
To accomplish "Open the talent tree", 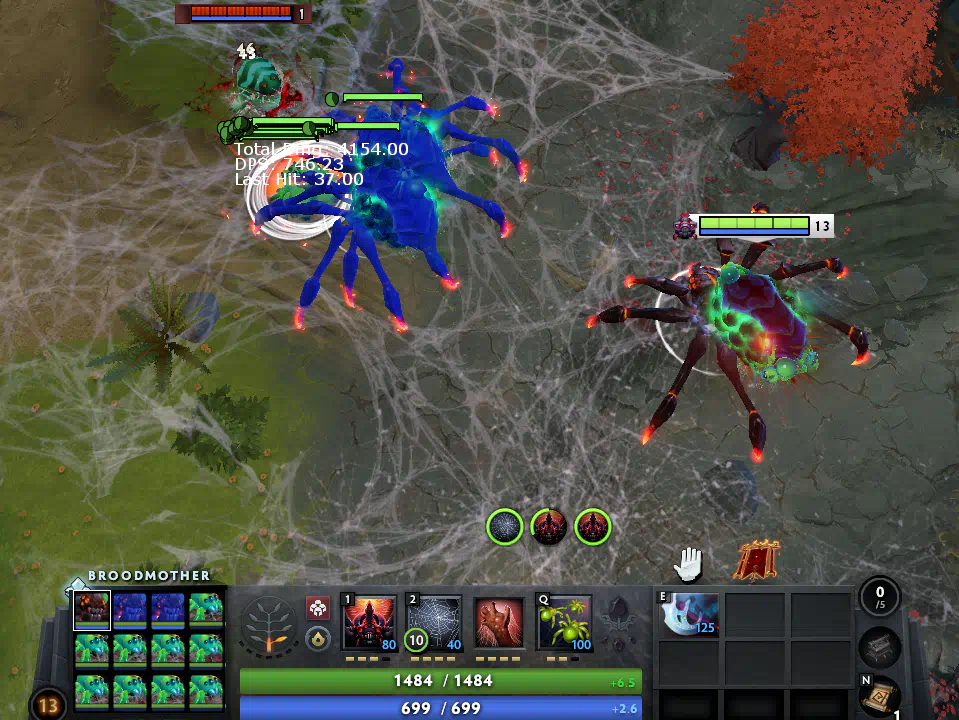I will (268, 627).
